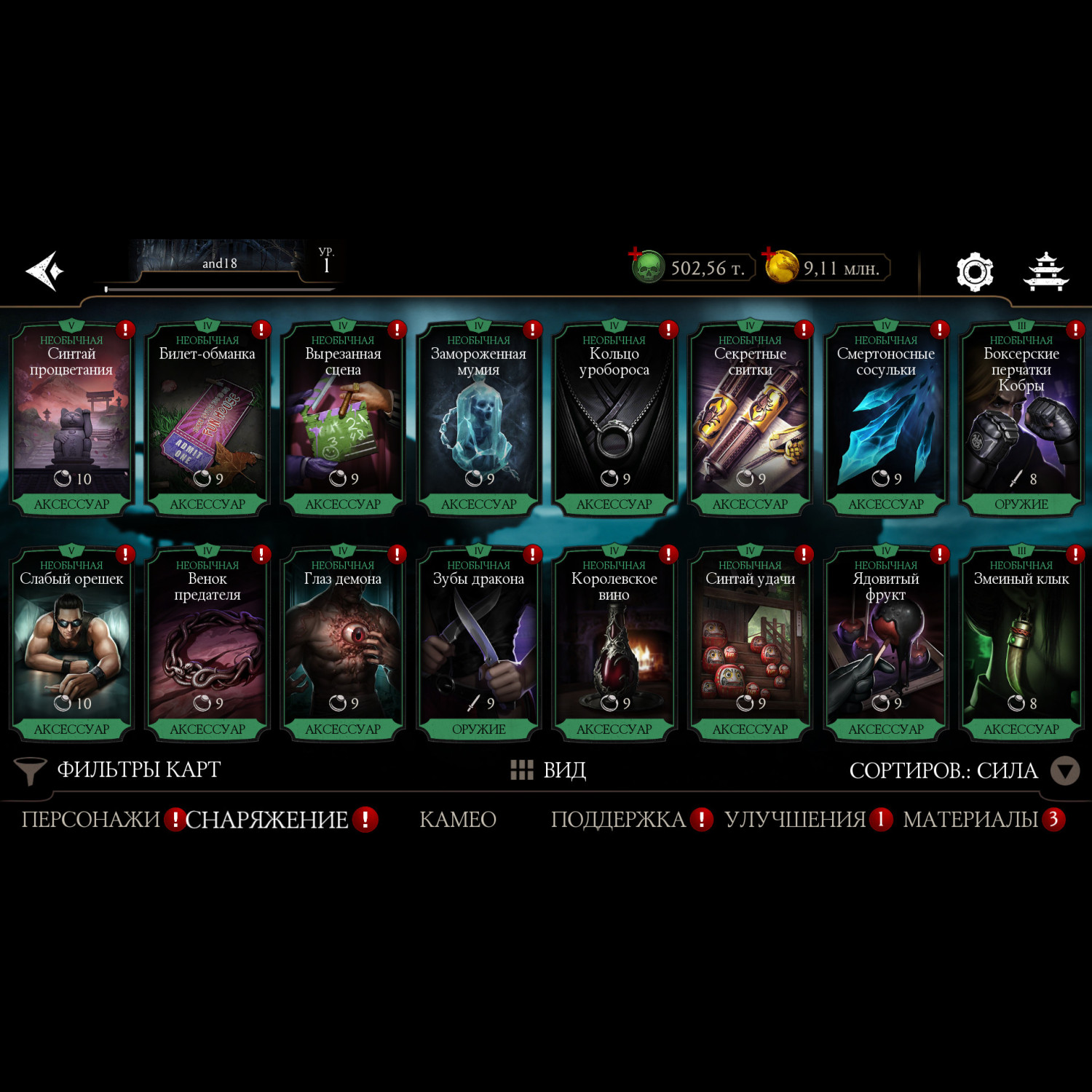The width and height of the screenshot is (1092, 1092).
Task: Change card layout with ВИД
Action: pyautogui.click(x=549, y=770)
